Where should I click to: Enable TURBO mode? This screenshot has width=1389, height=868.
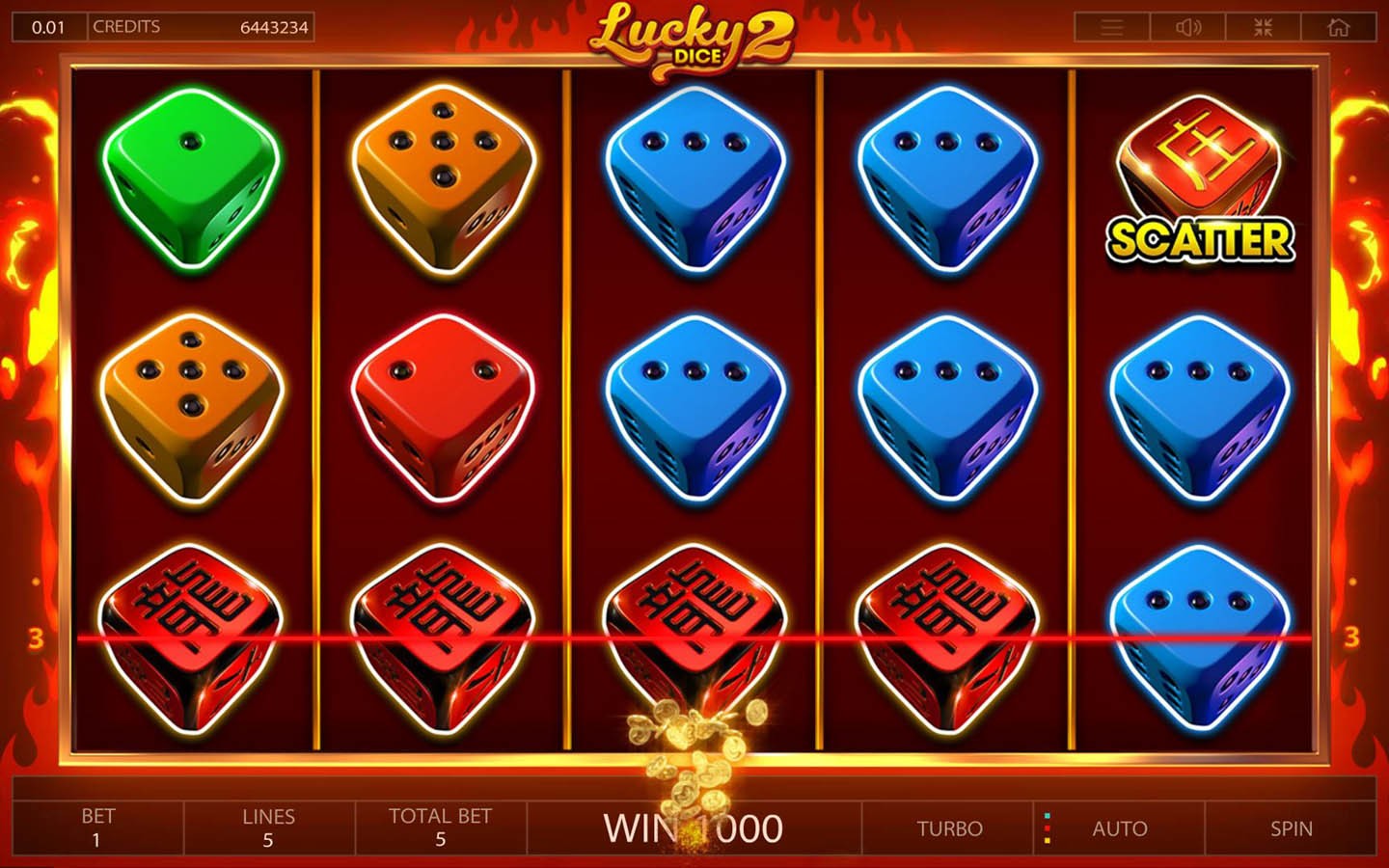point(948,827)
